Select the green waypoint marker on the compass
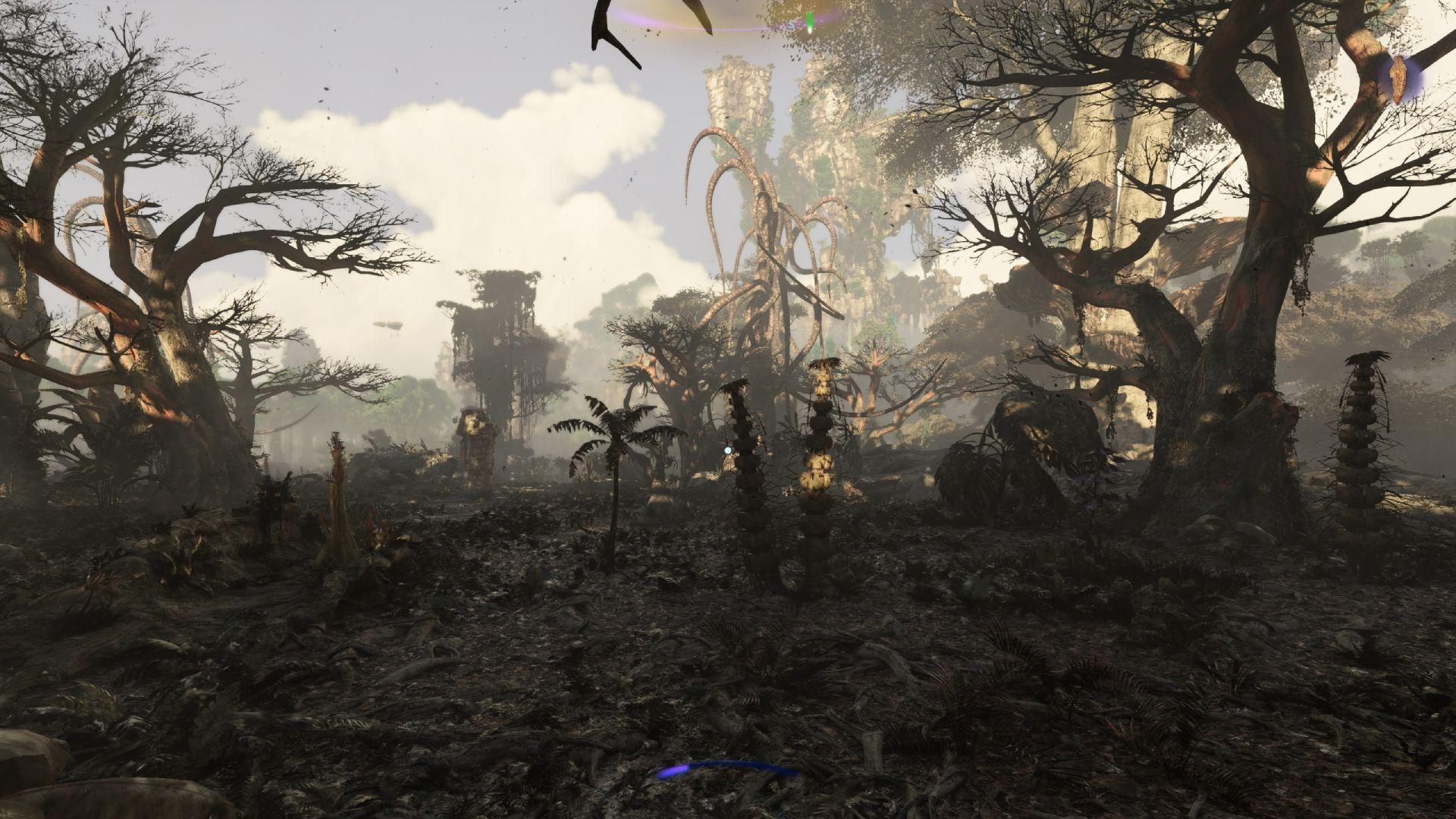The height and width of the screenshot is (819, 1456). pos(810,20)
